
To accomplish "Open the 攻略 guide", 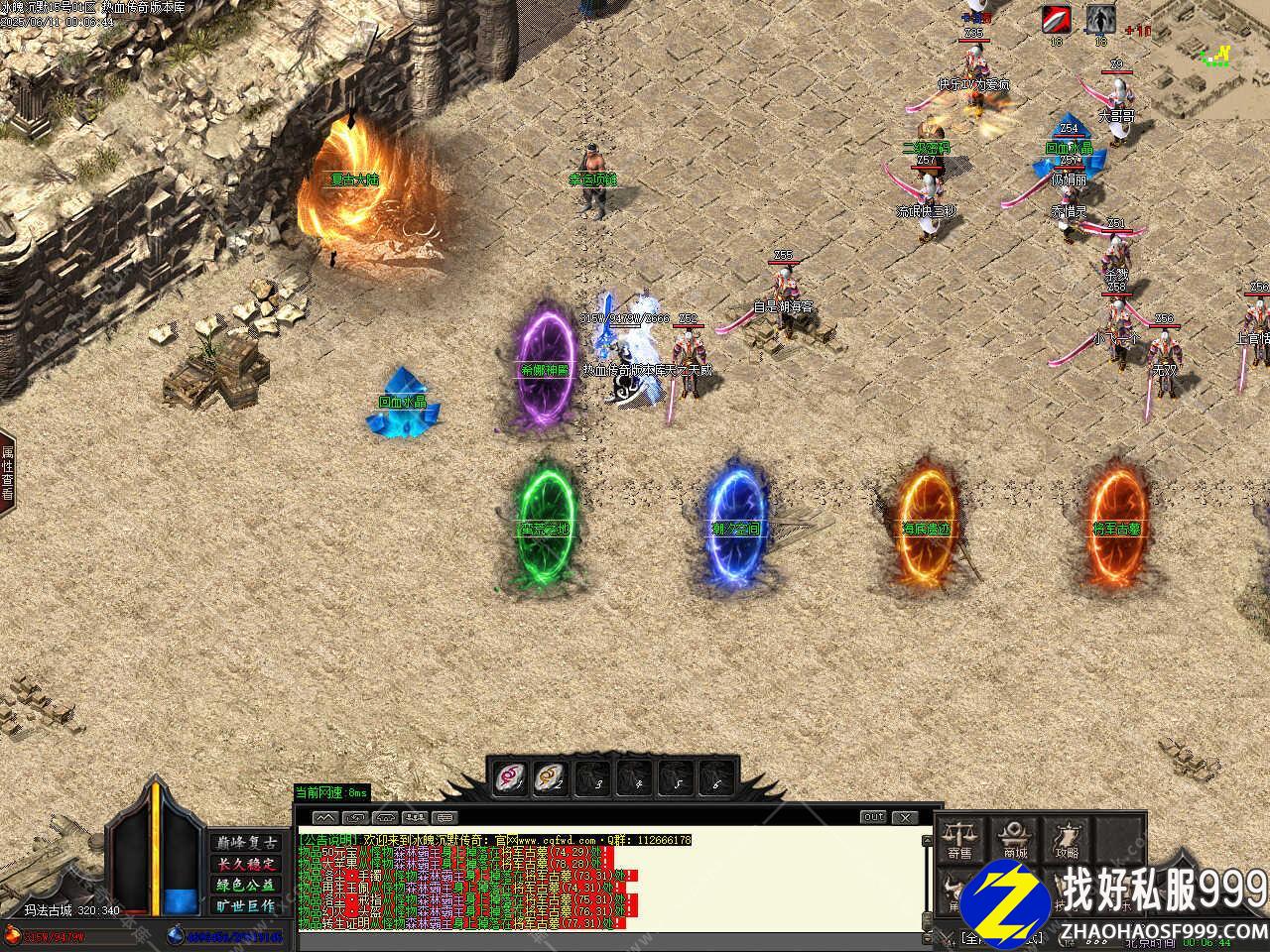I will (x=1068, y=838).
